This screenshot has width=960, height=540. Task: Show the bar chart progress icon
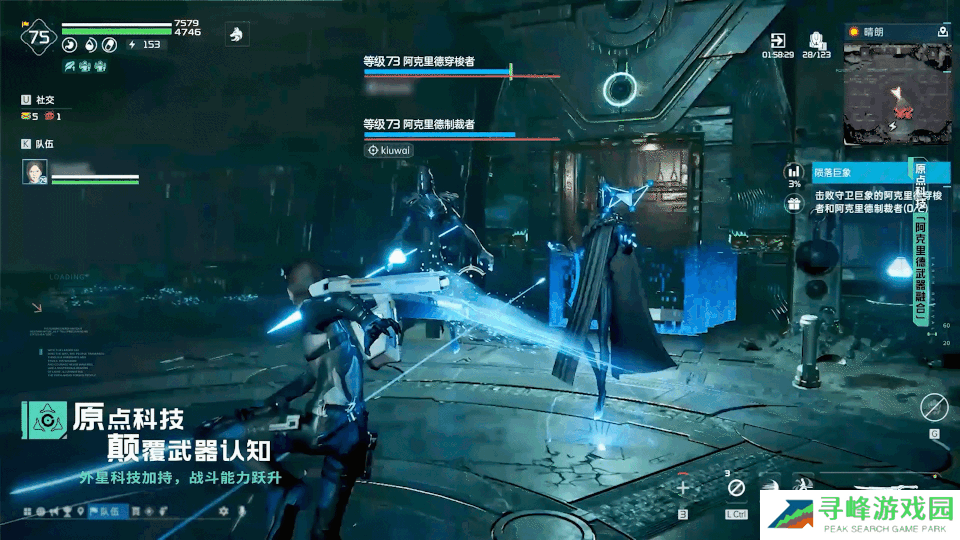[793, 171]
